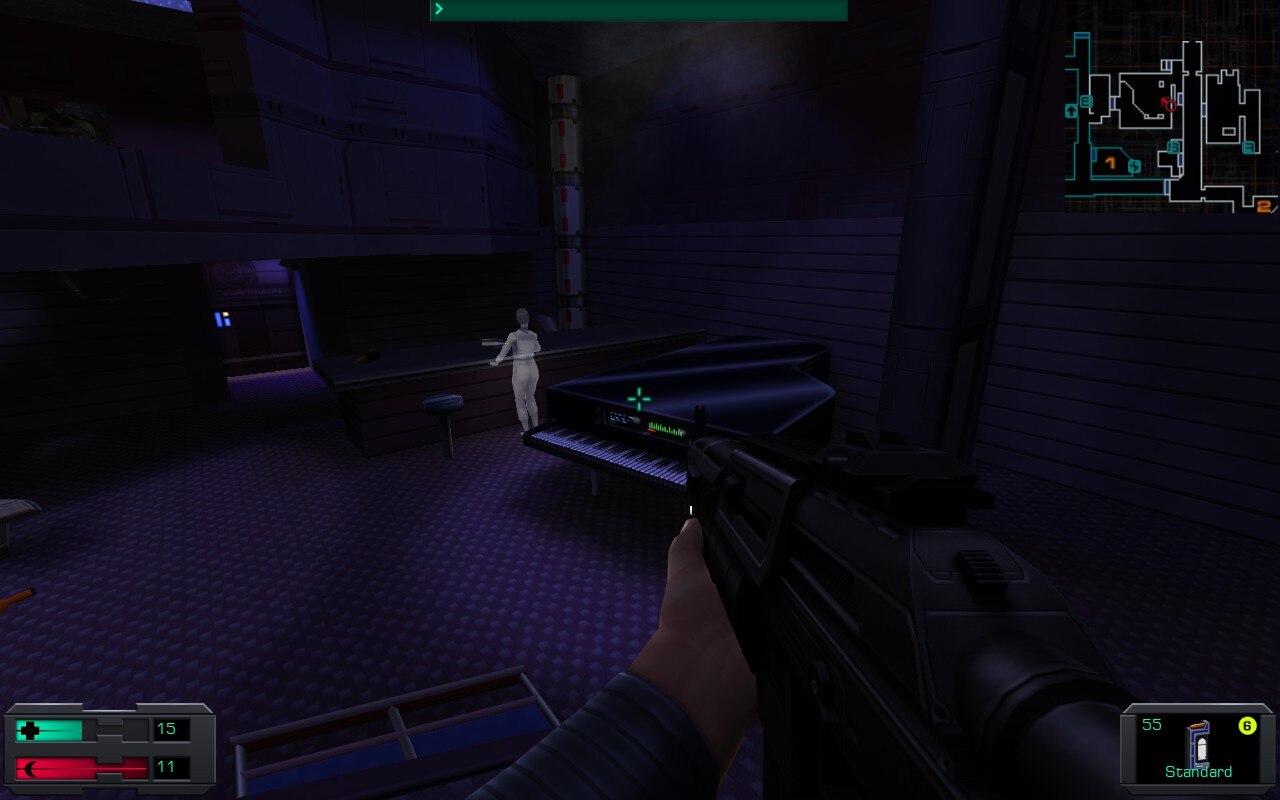Select the red player marker on the minimap

tap(1170, 103)
